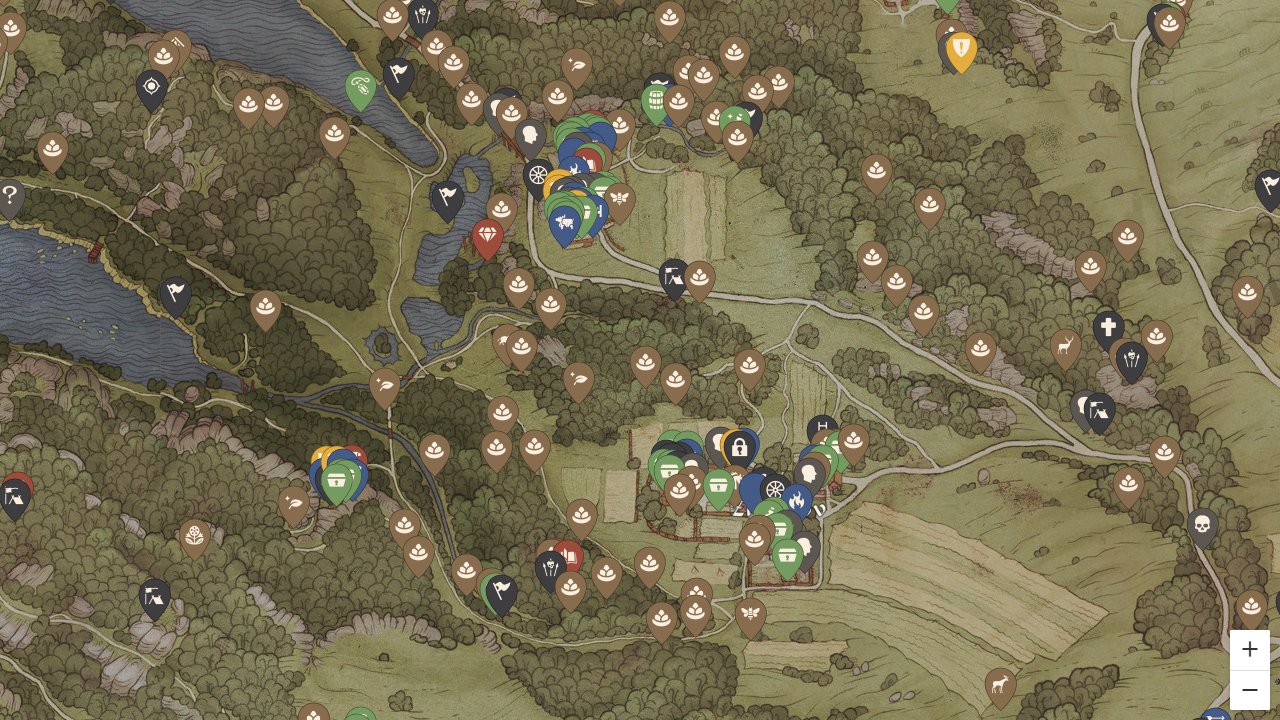
Task: Click the deer marker near the bottom right
Action: [999, 685]
